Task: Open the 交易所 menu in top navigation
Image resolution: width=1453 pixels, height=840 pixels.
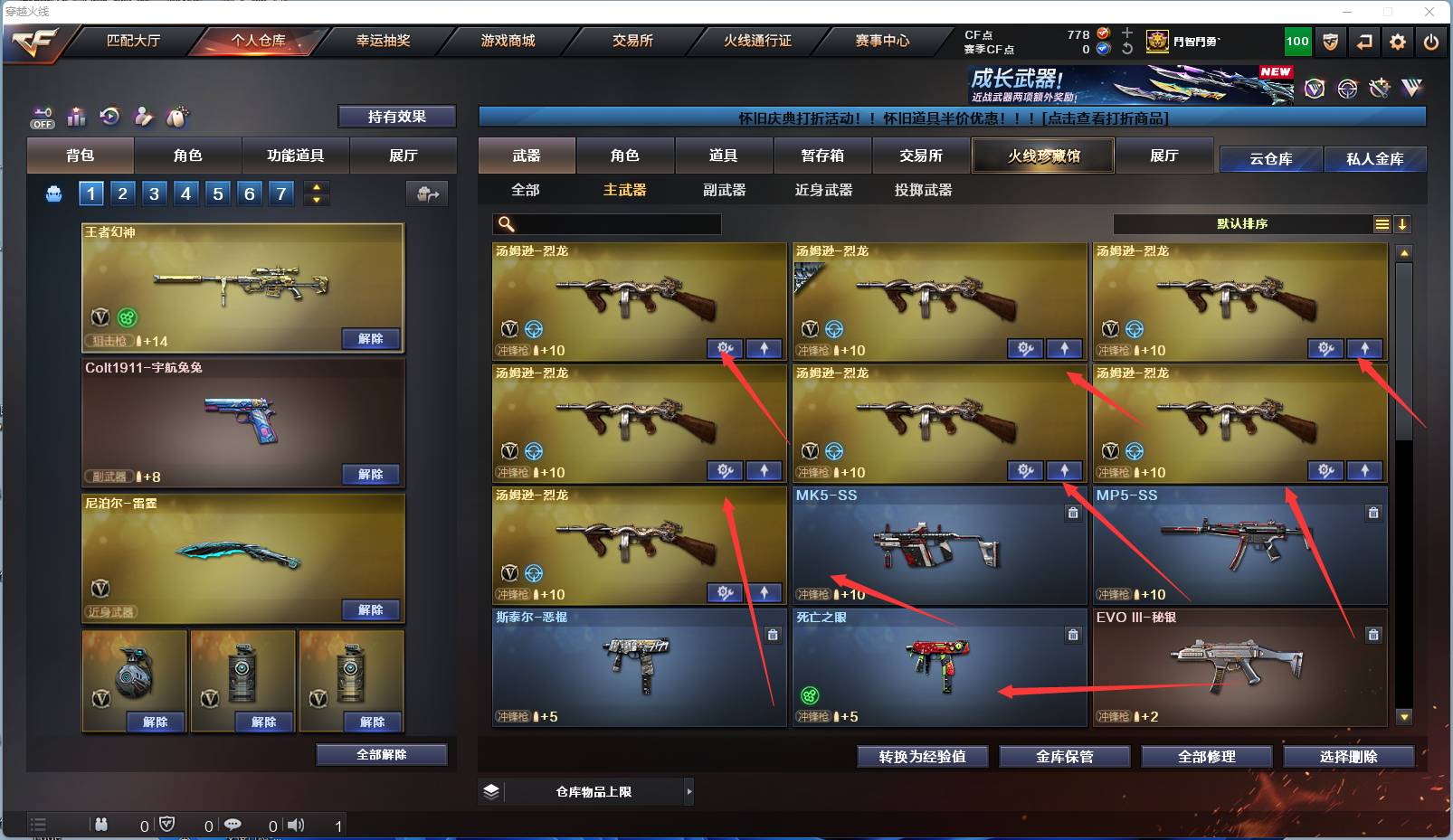Action: point(624,41)
